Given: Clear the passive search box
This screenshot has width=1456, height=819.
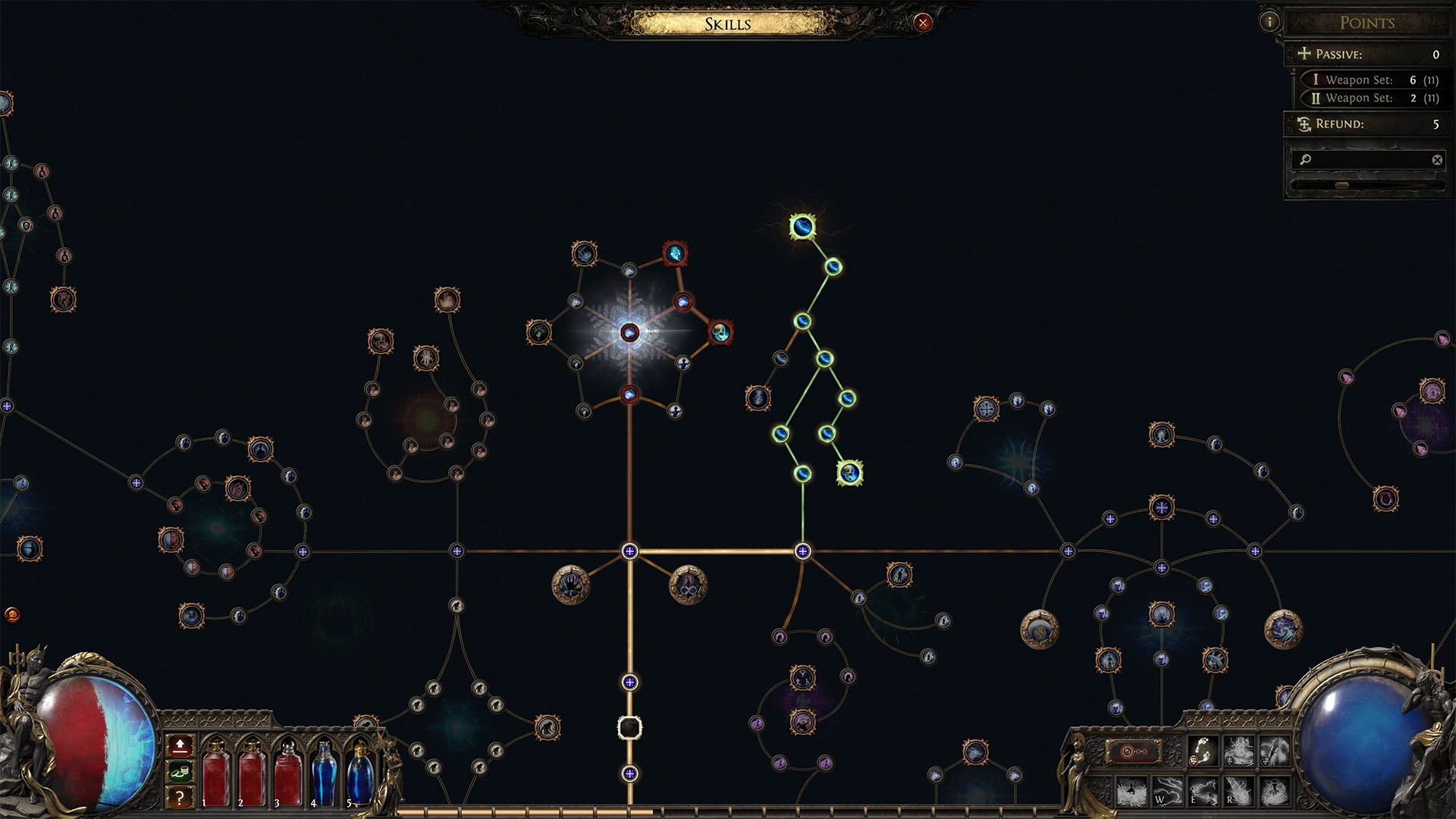Looking at the screenshot, I should pos(1436,159).
